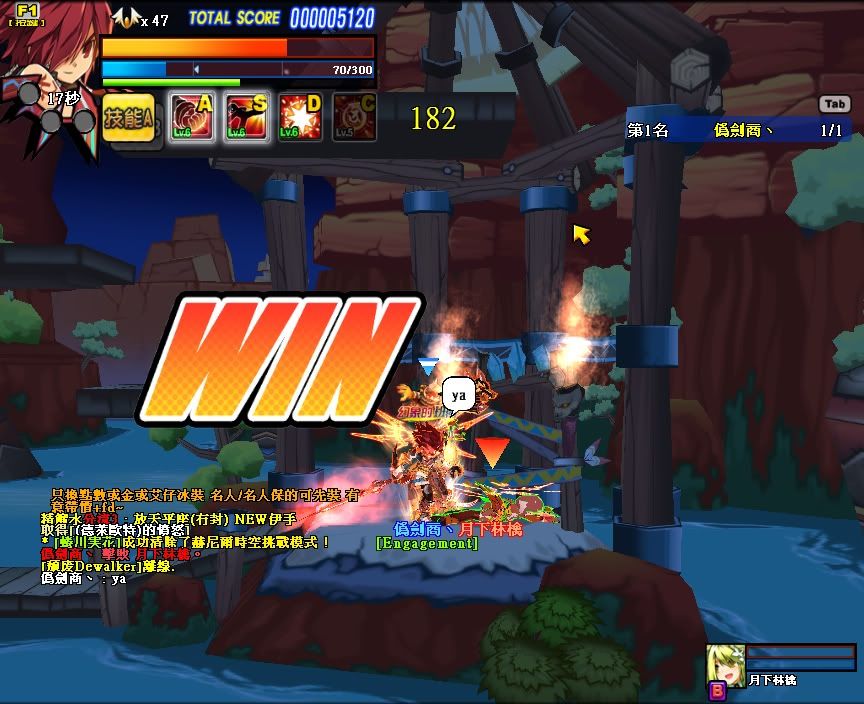Click the yellow 技能A skill slot toggle

128,118
